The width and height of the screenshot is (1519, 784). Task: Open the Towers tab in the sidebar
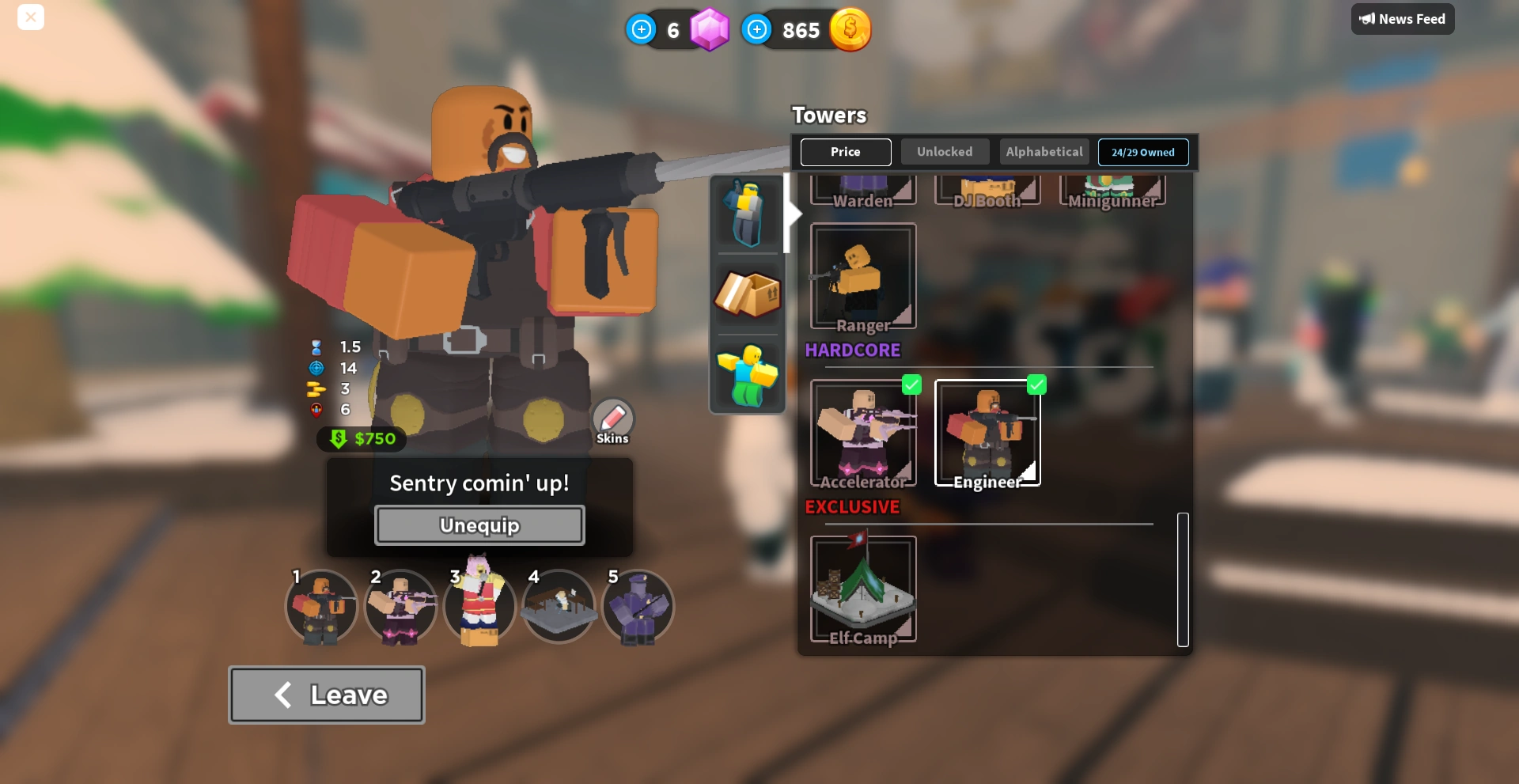click(747, 212)
